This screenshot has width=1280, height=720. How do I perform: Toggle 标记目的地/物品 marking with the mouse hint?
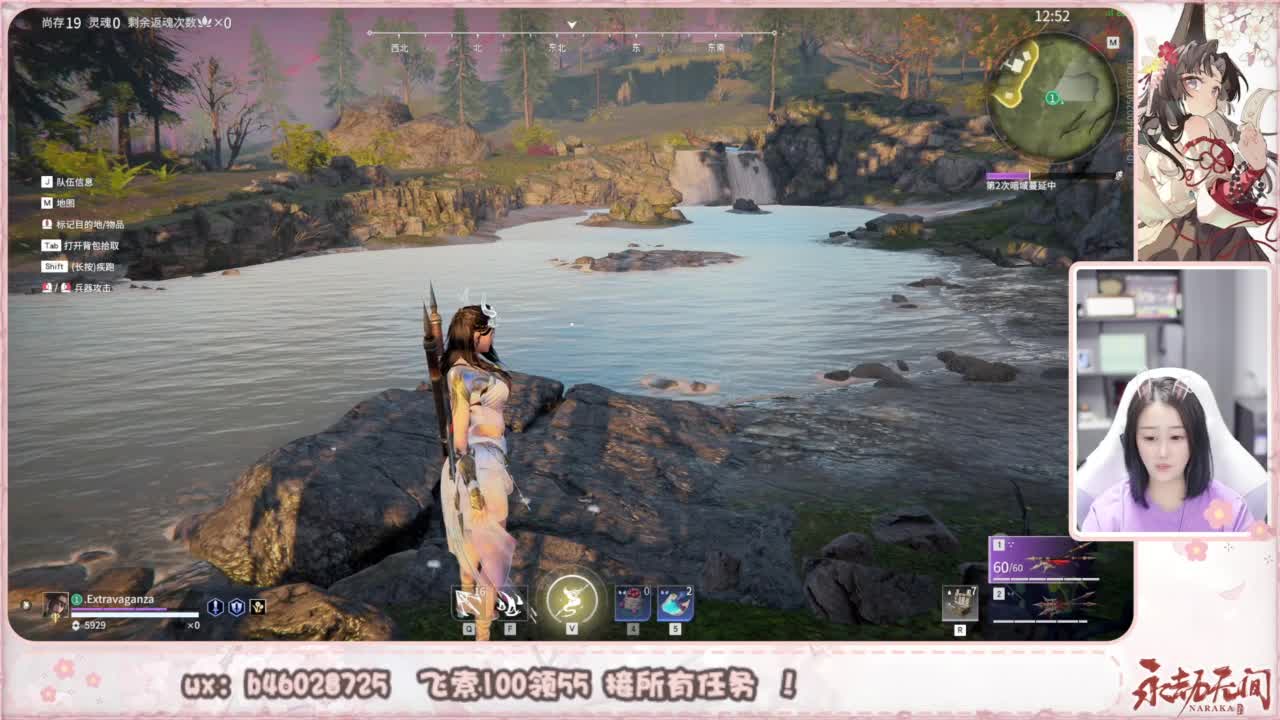[x=90, y=224]
